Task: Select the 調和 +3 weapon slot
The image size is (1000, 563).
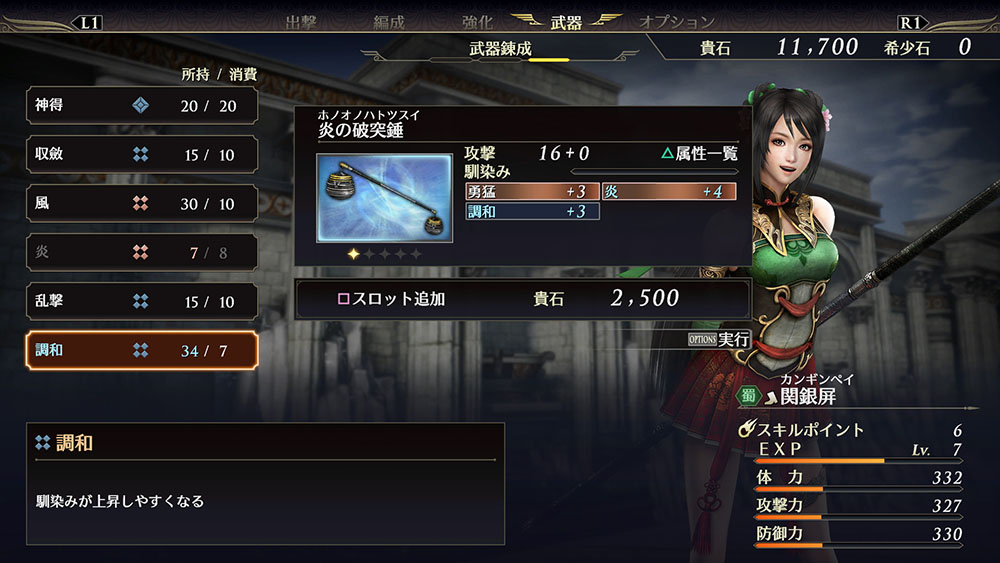Action: point(532,211)
